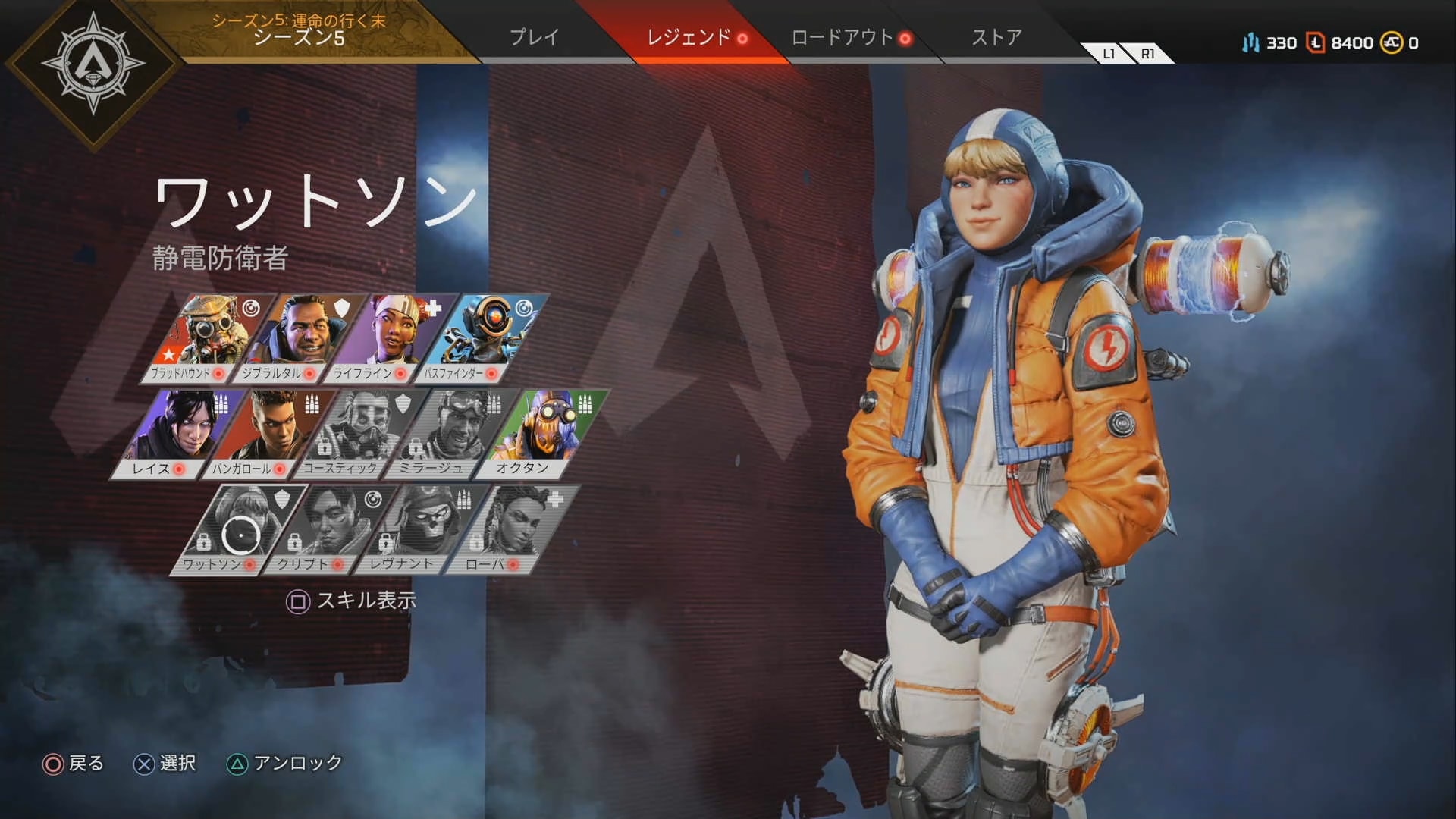Open the Apex Legends emblem badge
Screen dimensions: 1456x819
(93, 64)
